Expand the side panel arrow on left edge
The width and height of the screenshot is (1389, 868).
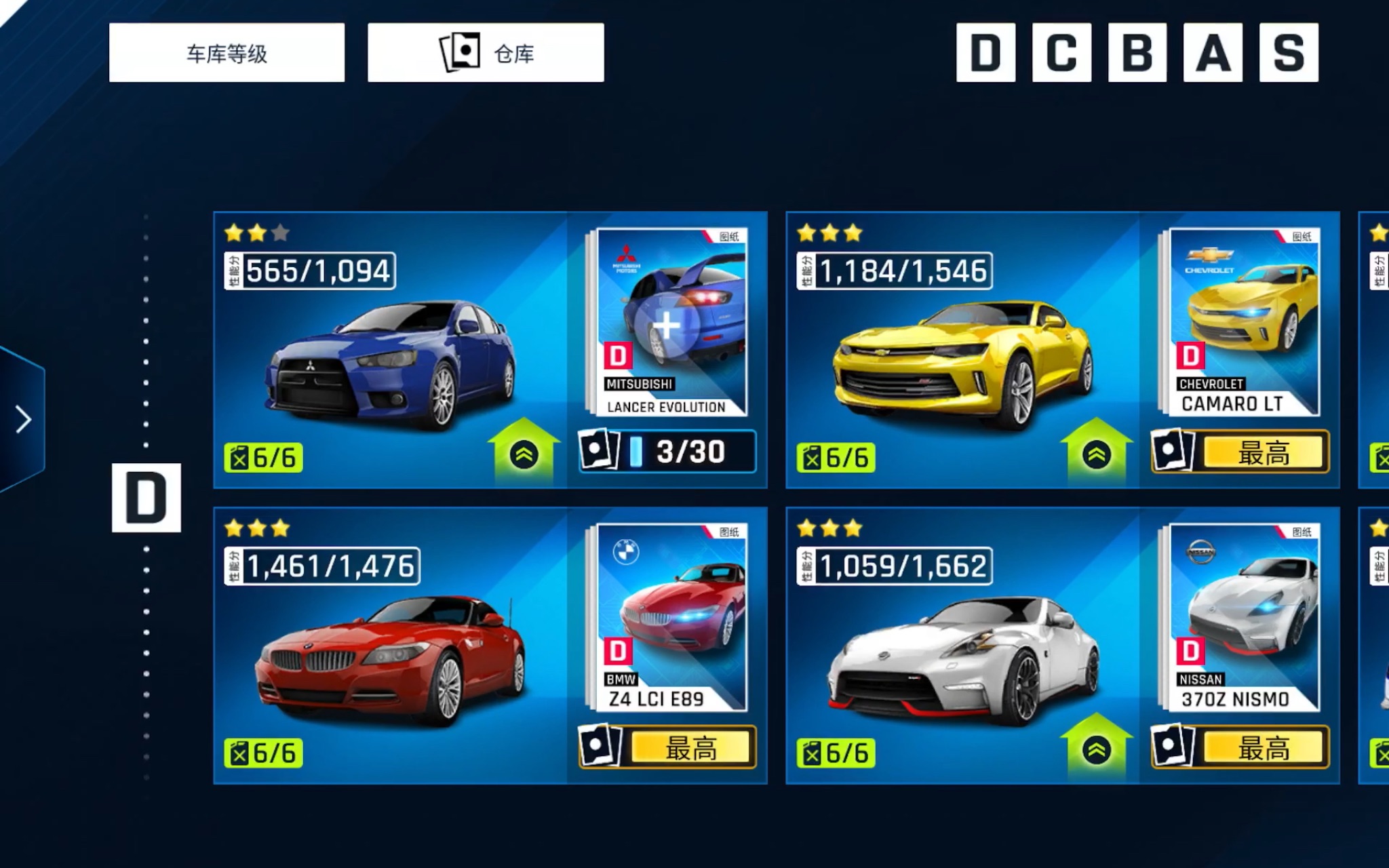23,420
